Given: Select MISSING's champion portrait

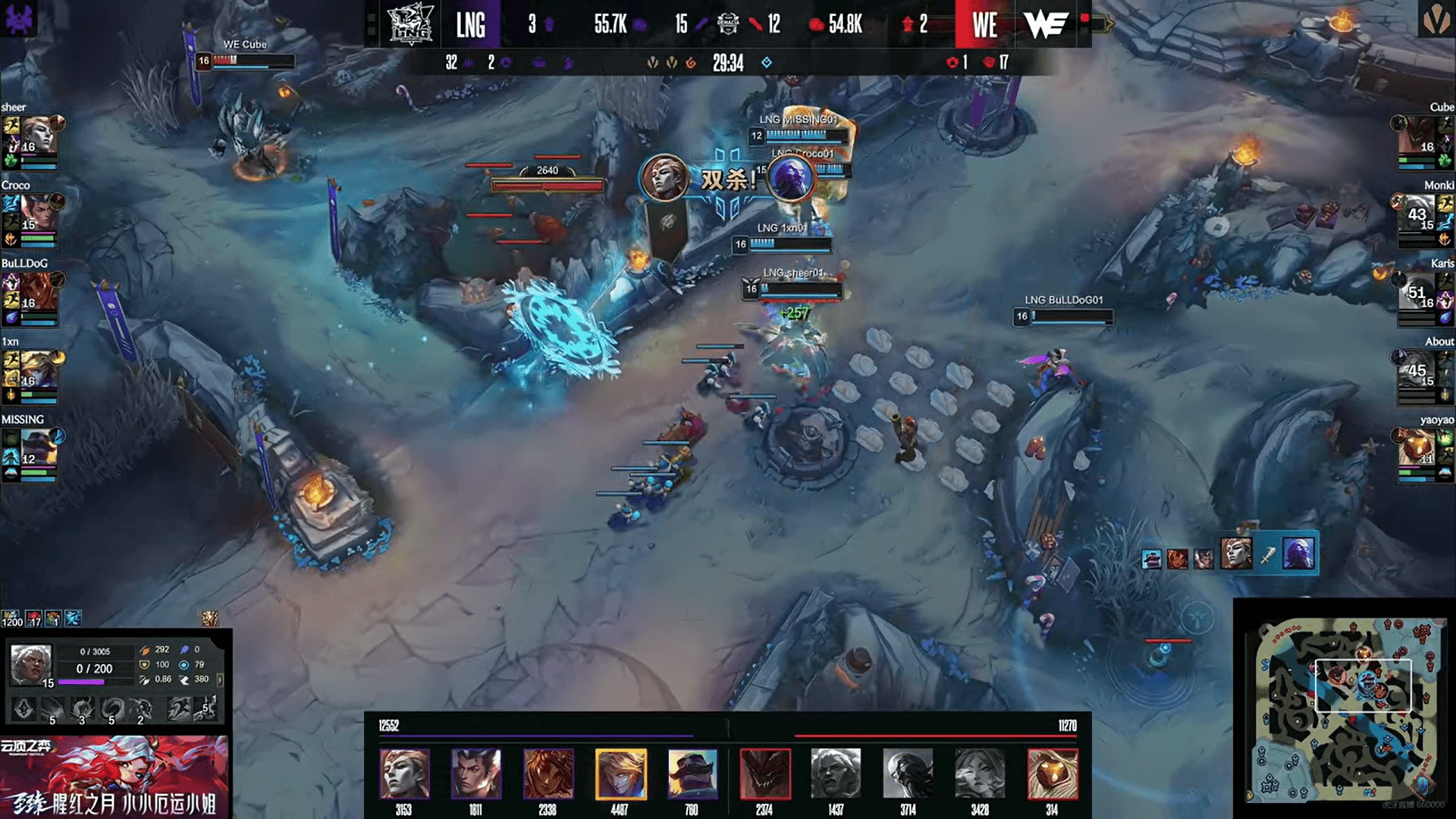Looking at the screenshot, I should (x=39, y=447).
